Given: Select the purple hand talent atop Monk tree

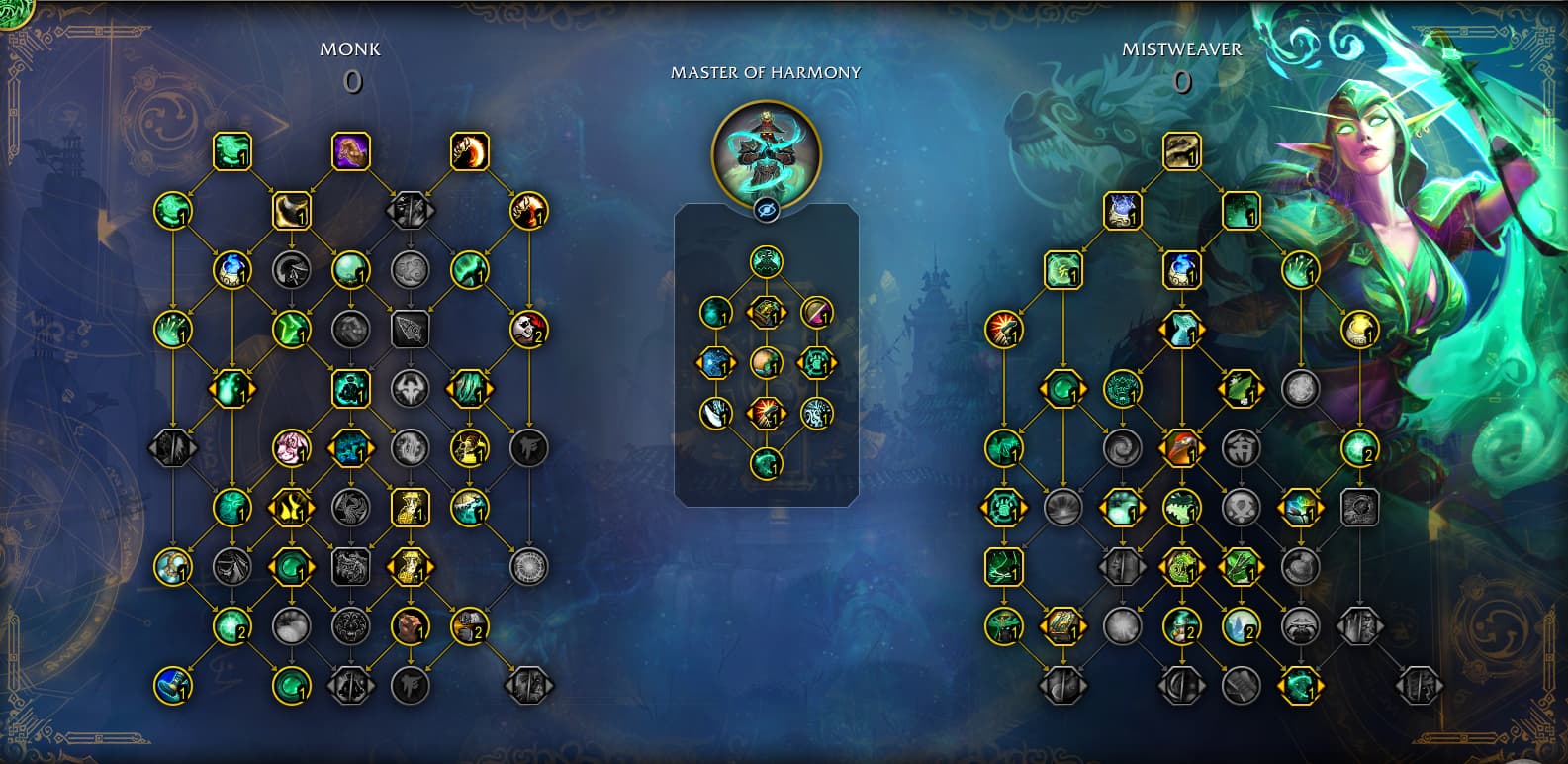Looking at the screenshot, I should coord(350,151).
